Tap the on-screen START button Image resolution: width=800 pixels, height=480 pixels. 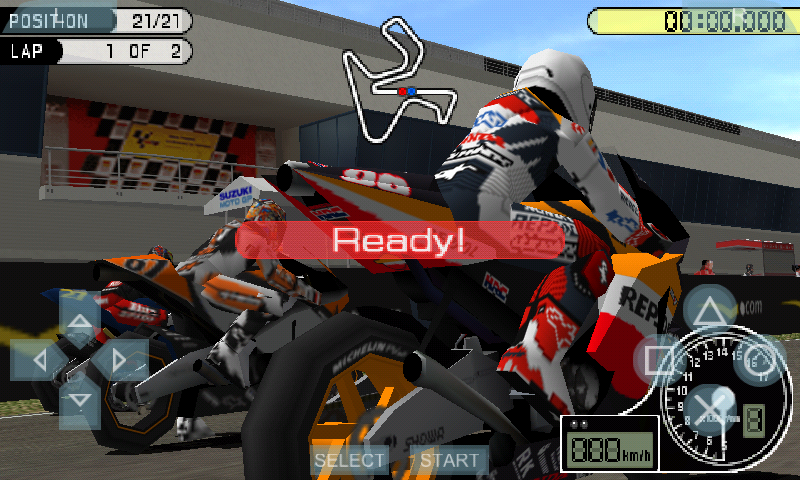pyautogui.click(x=449, y=460)
